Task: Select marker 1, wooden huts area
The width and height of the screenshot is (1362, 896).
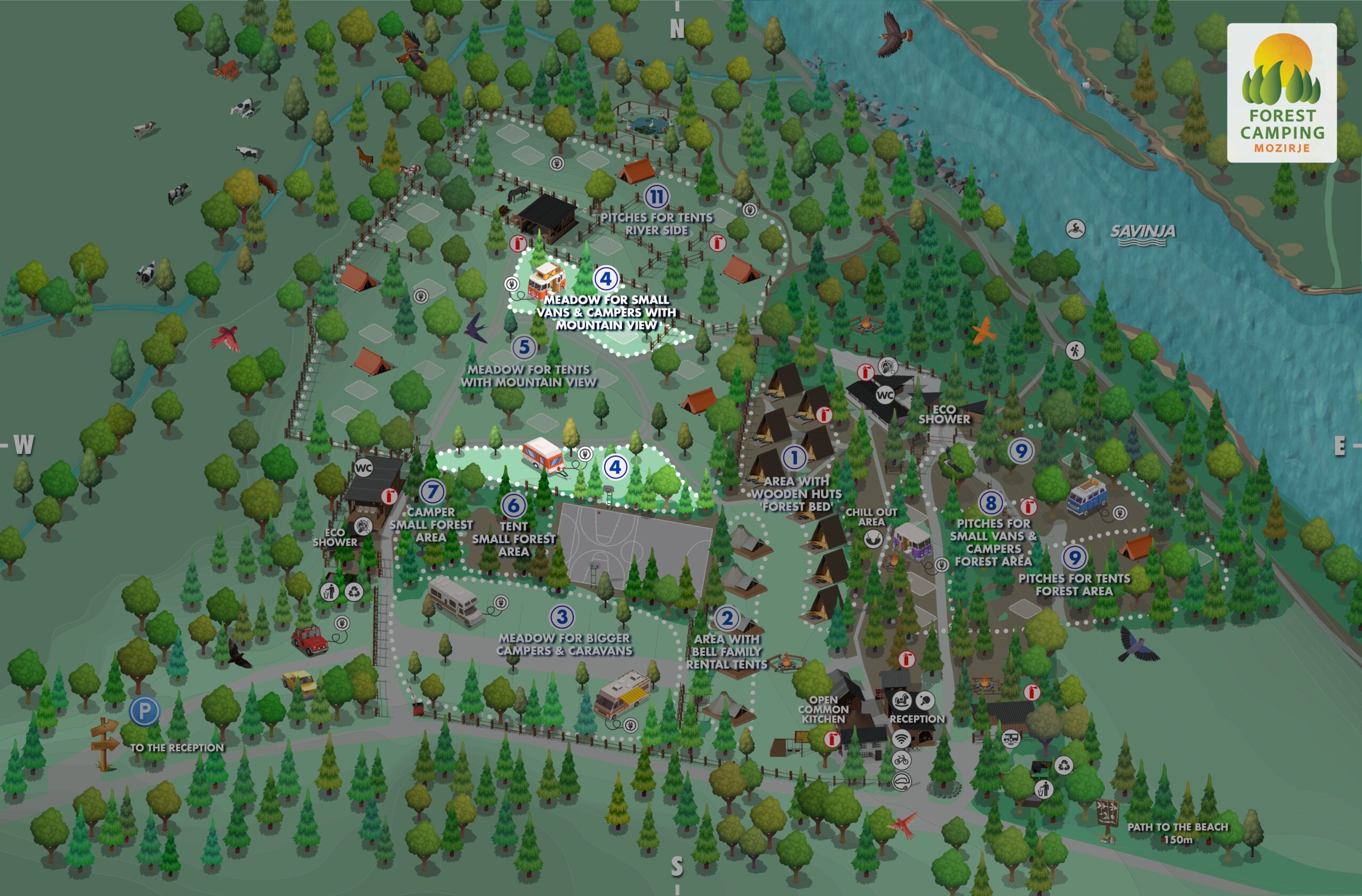Action: click(x=794, y=457)
